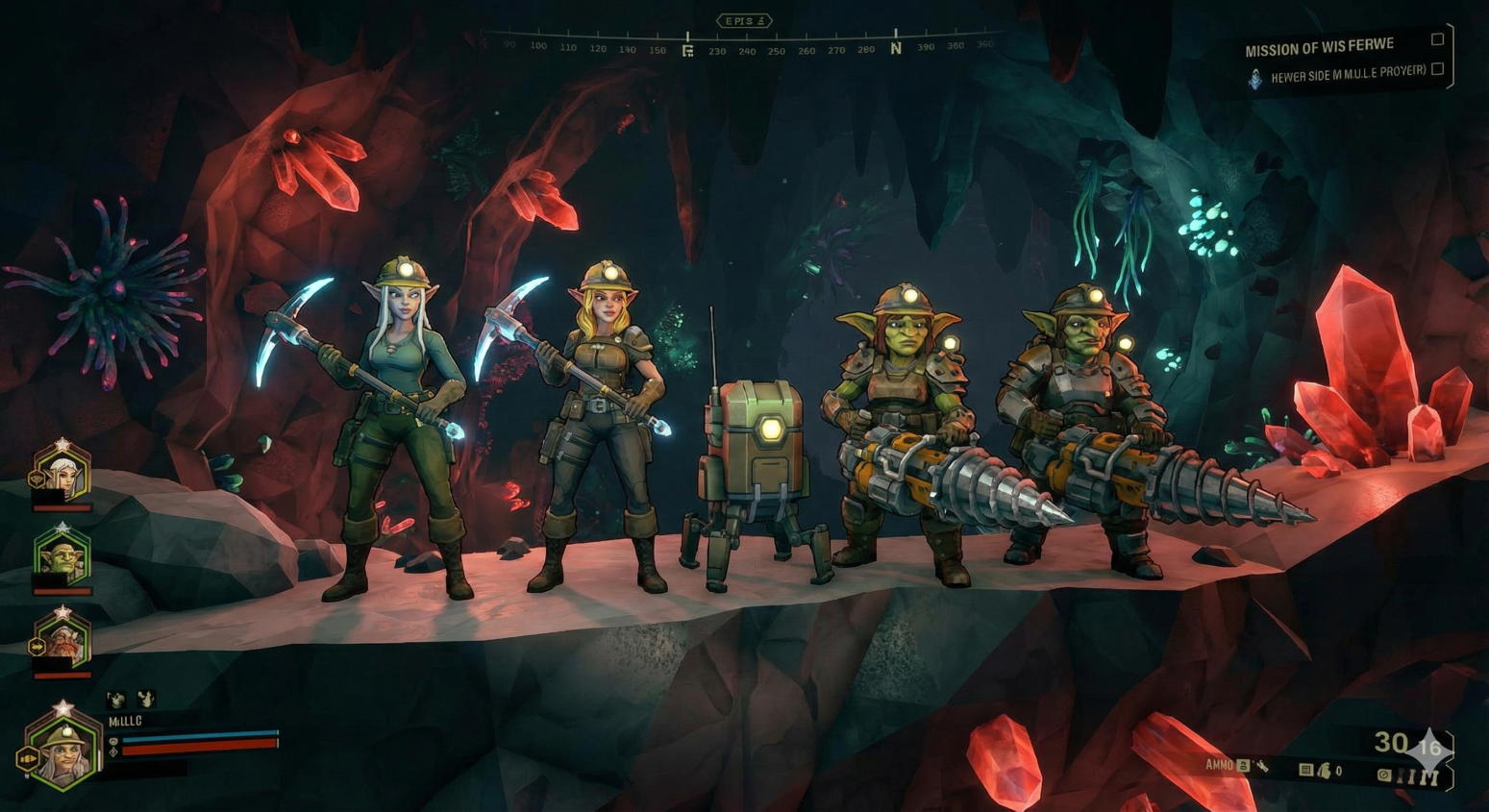Click the compass bar at the top
1489x812 pixels.
(x=745, y=44)
